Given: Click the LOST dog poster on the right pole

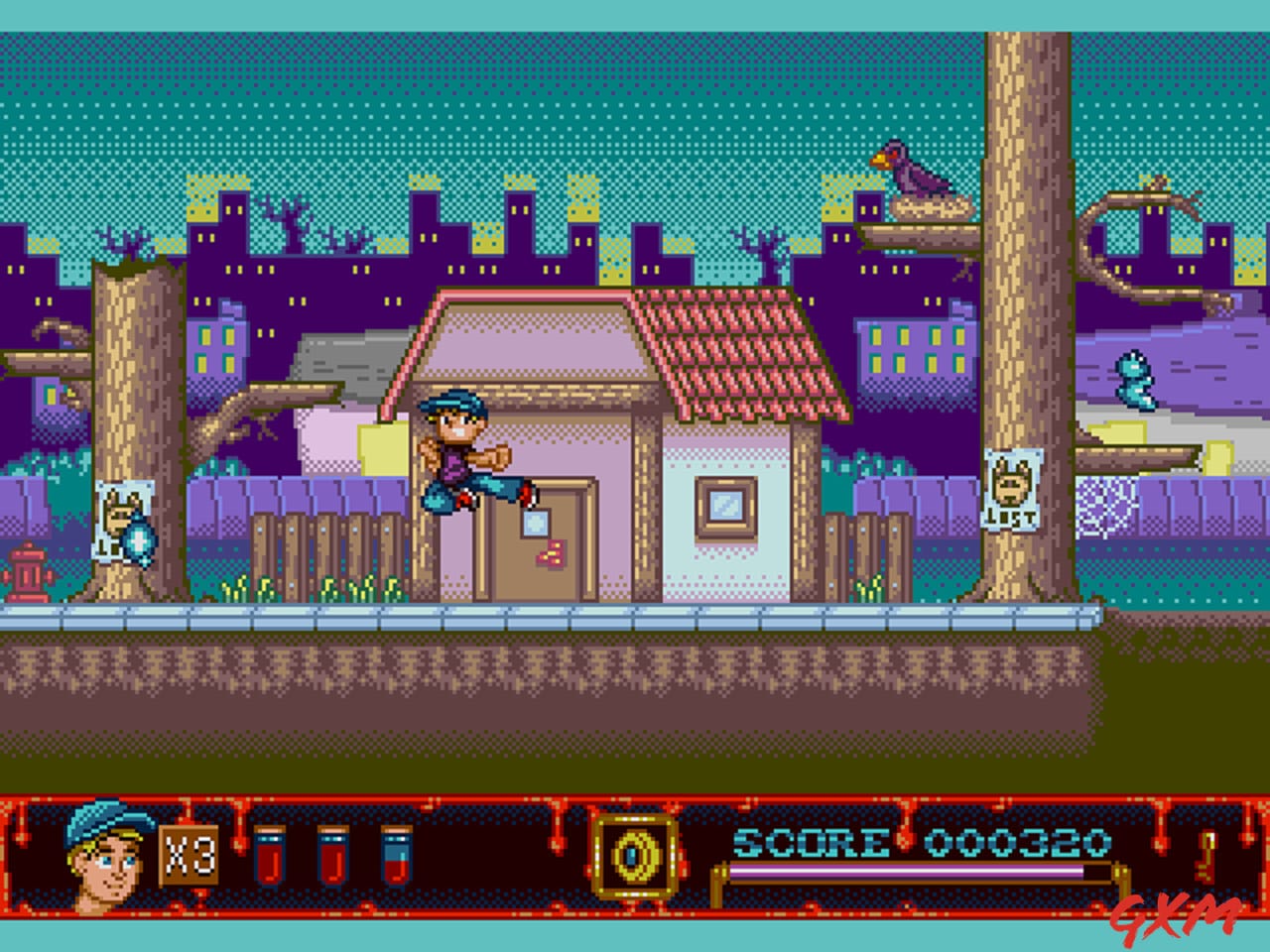Looking at the screenshot, I should [1012, 486].
